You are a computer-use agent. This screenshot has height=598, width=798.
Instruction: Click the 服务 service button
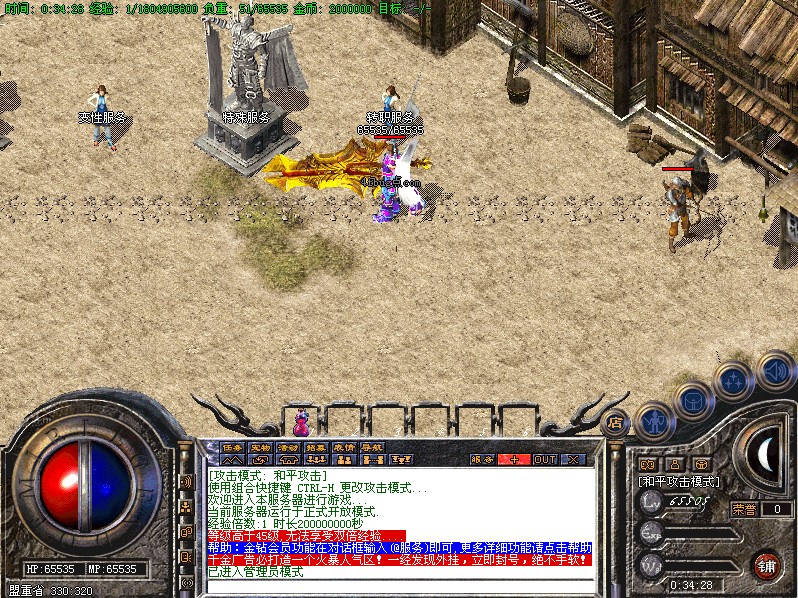(x=482, y=459)
